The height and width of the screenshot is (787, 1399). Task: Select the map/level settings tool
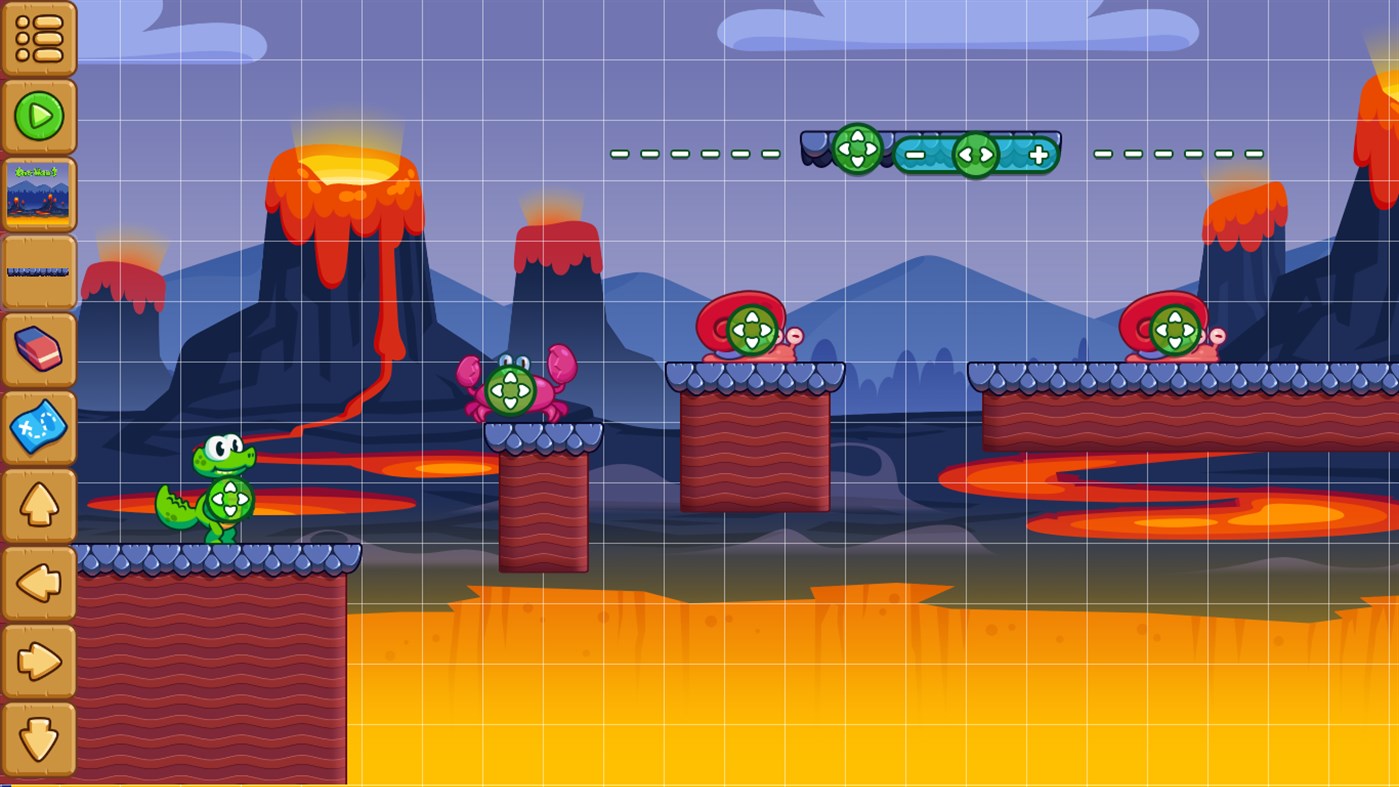[39, 425]
